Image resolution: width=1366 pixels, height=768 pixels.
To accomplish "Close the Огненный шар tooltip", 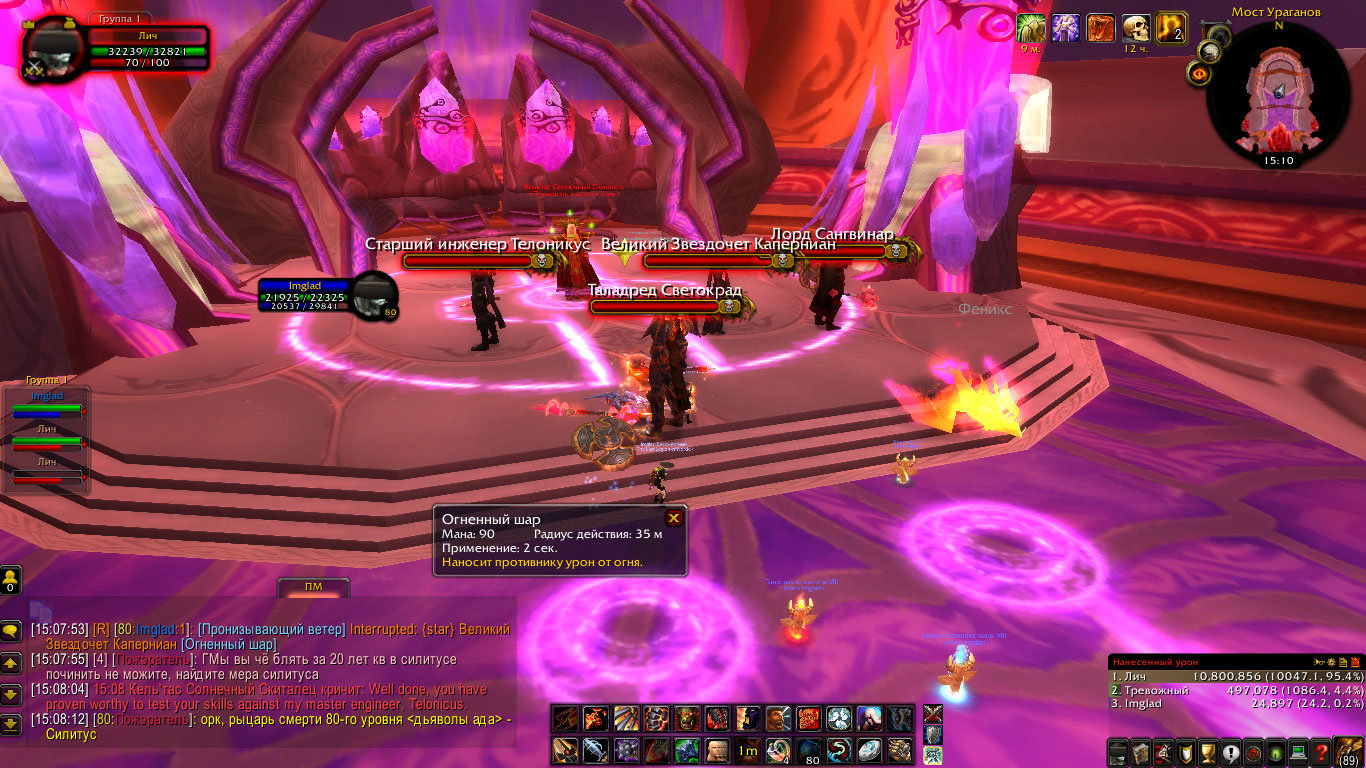I will pyautogui.click(x=674, y=518).
